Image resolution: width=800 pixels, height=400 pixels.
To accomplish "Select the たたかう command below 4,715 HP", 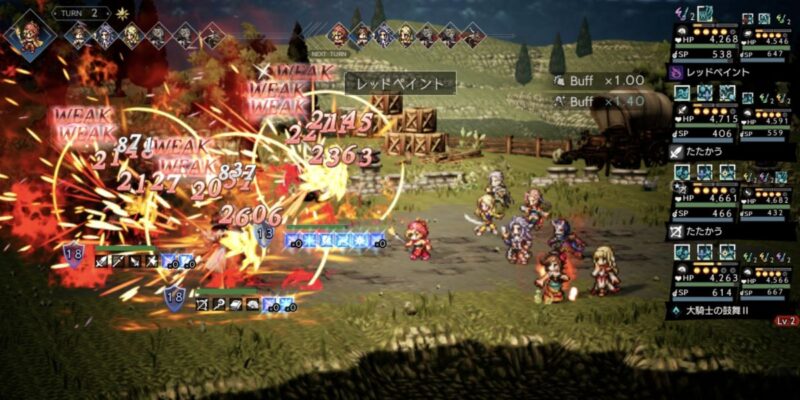I will [706, 152].
